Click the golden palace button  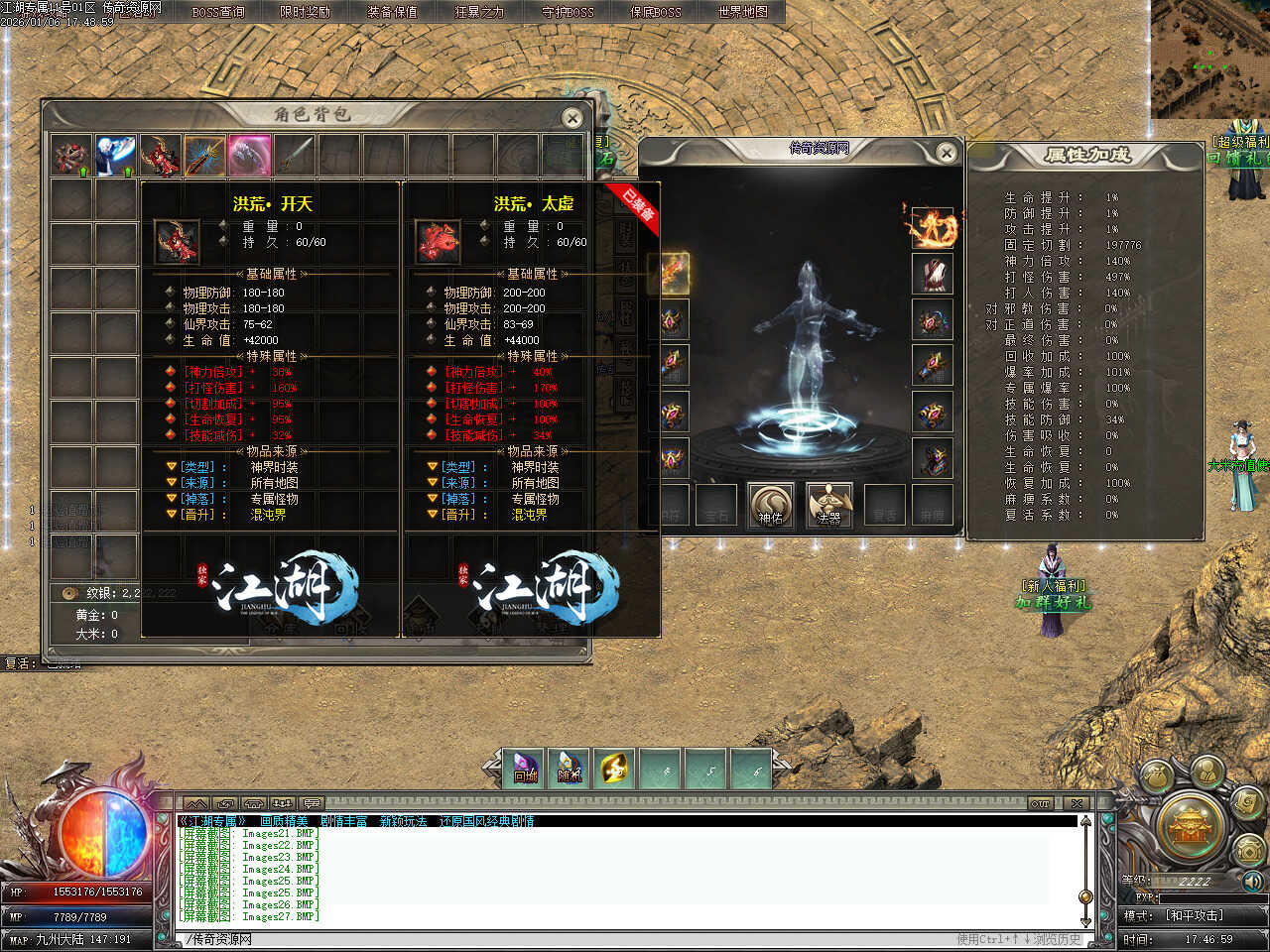click(x=1188, y=825)
